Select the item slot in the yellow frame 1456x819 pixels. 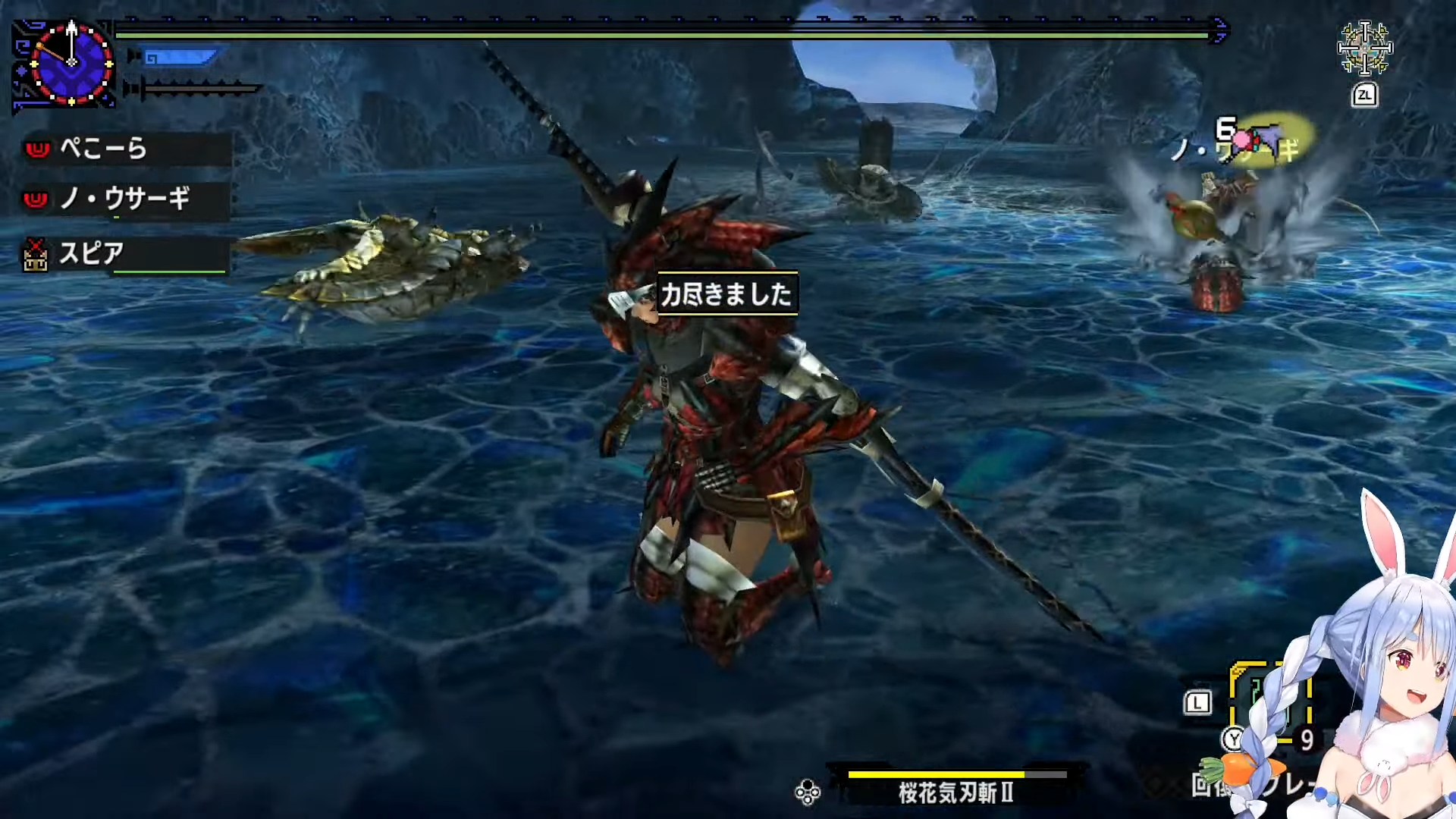tap(1270, 701)
